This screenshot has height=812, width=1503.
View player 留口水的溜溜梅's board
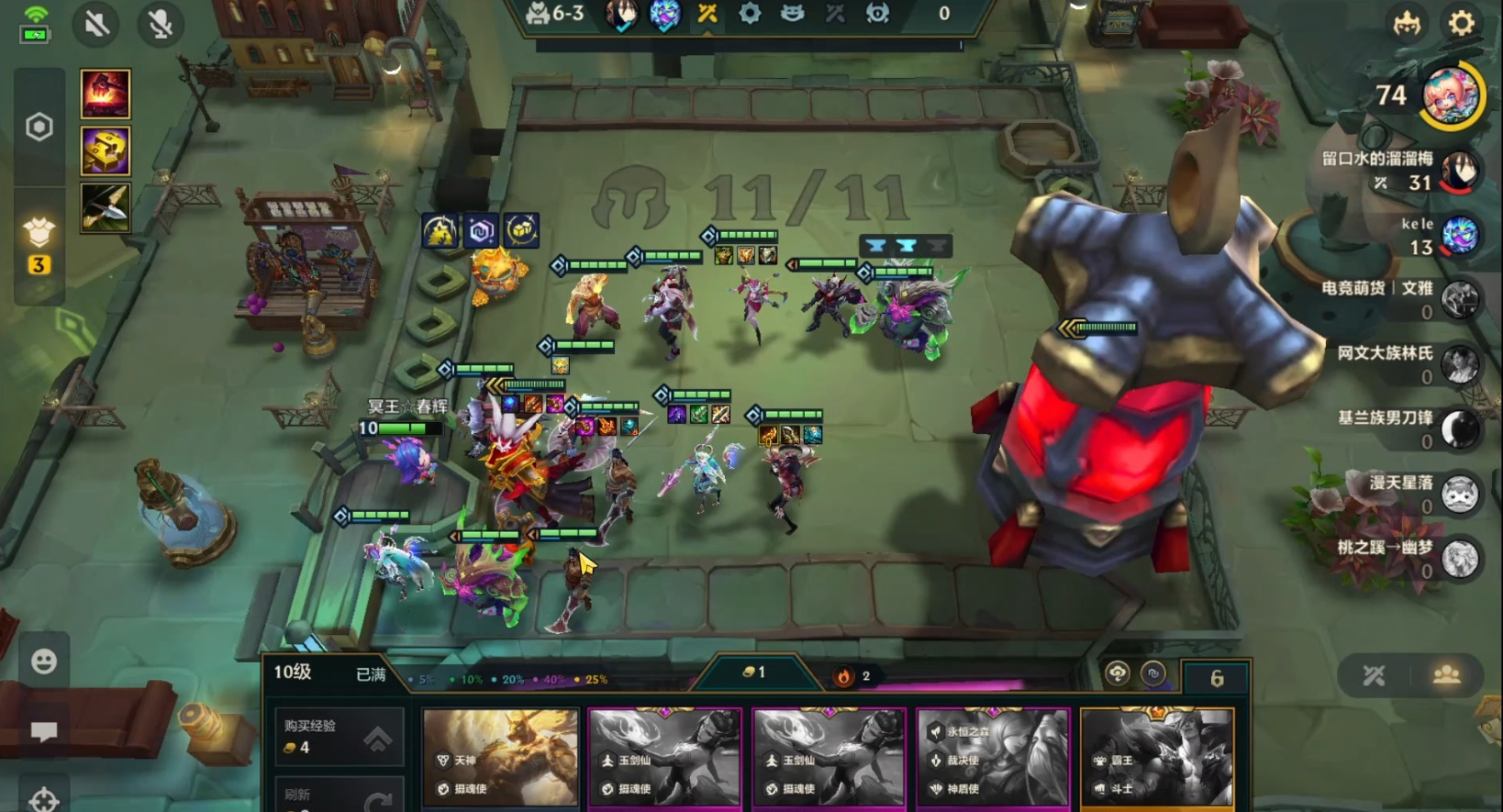1459,171
